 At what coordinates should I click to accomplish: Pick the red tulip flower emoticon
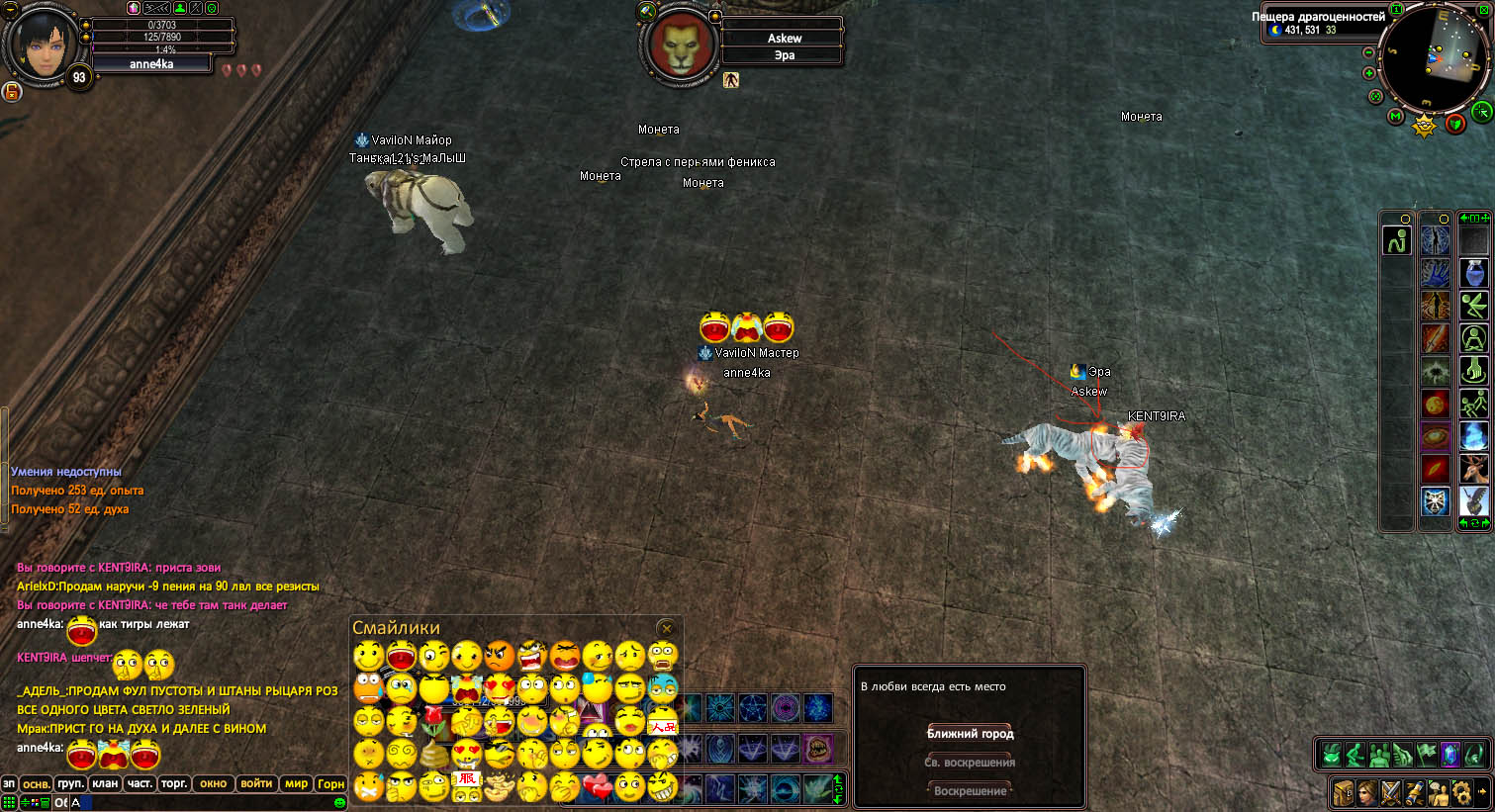pyautogui.click(x=432, y=721)
